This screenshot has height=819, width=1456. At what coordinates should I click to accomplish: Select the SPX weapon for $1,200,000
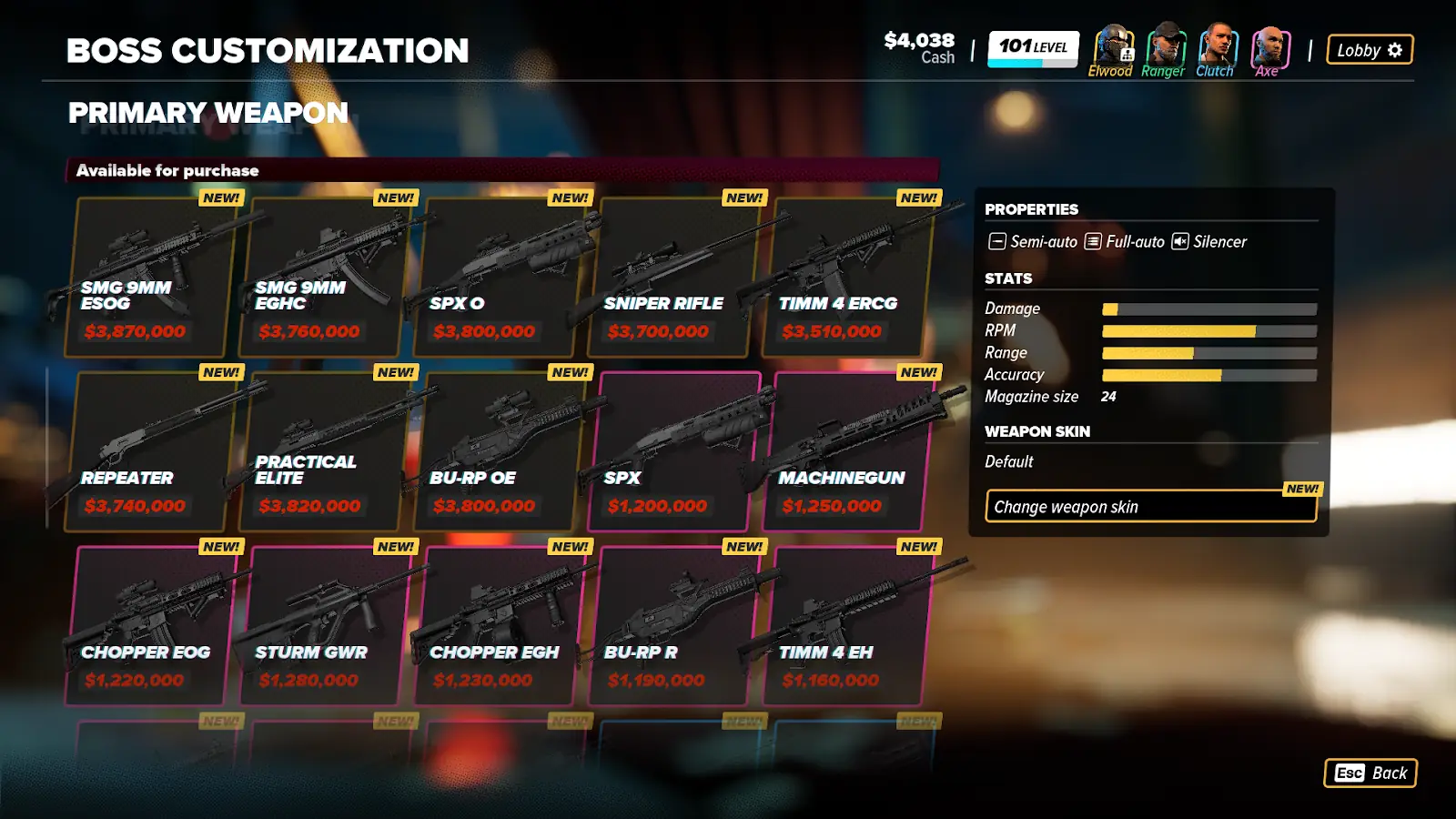(672, 452)
